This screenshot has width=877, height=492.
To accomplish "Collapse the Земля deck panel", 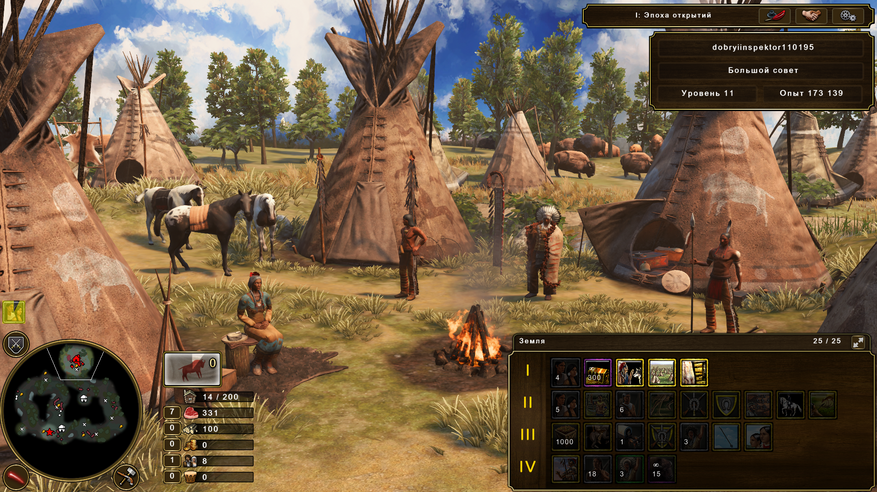I will click(x=858, y=342).
